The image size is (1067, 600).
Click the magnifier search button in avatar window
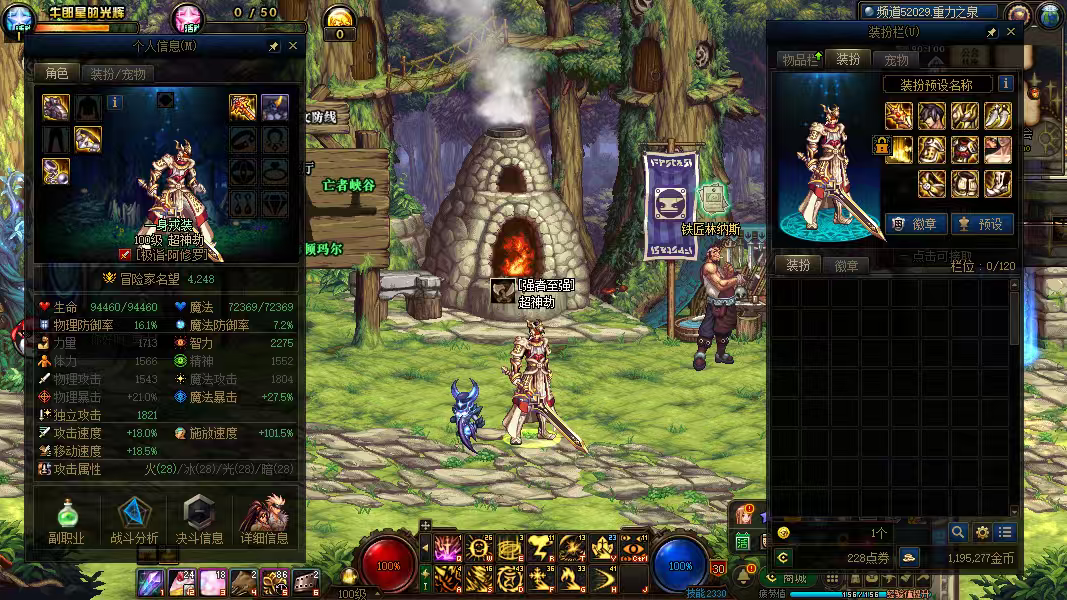958,532
